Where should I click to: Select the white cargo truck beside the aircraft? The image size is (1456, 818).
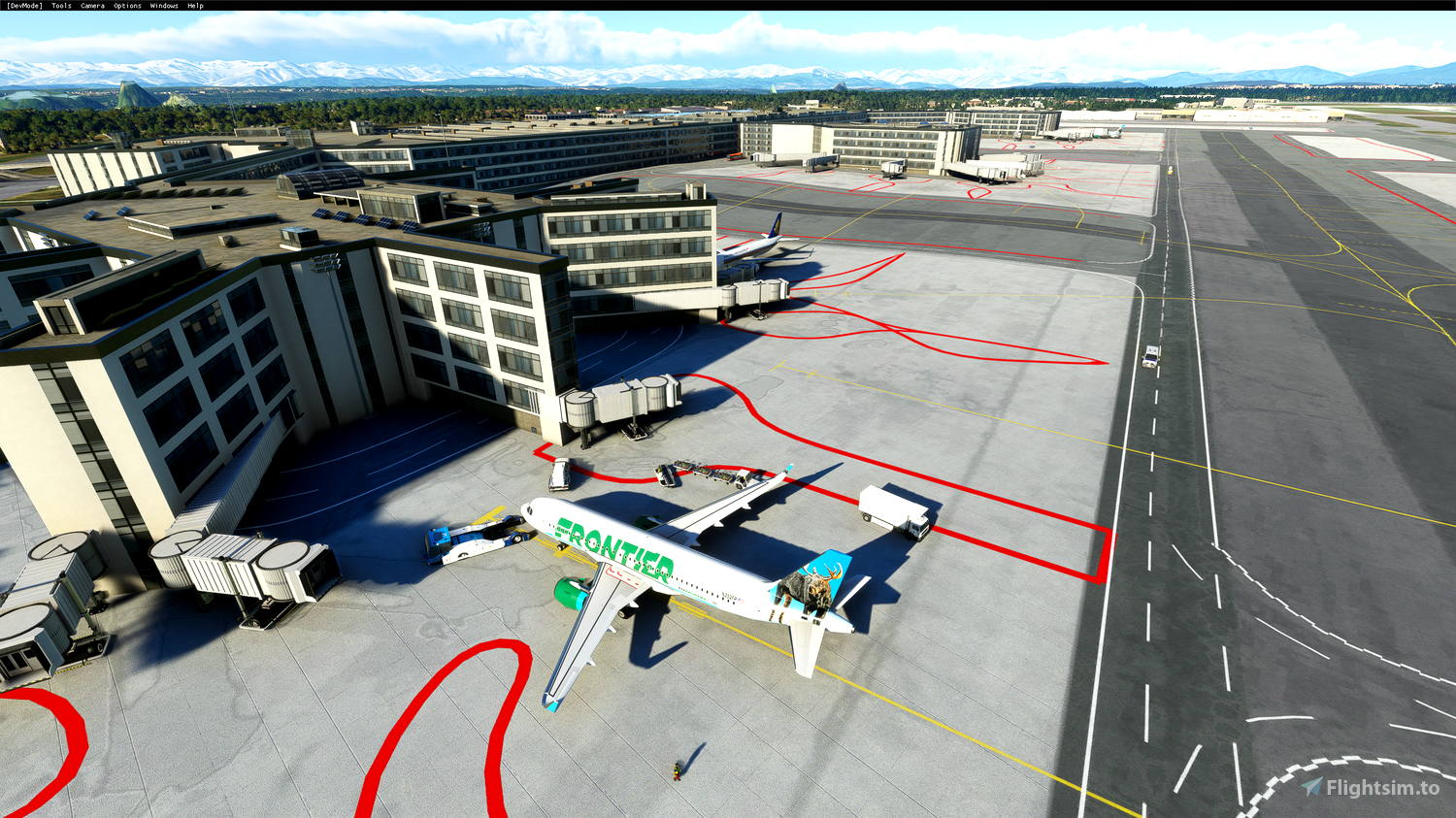893,509
